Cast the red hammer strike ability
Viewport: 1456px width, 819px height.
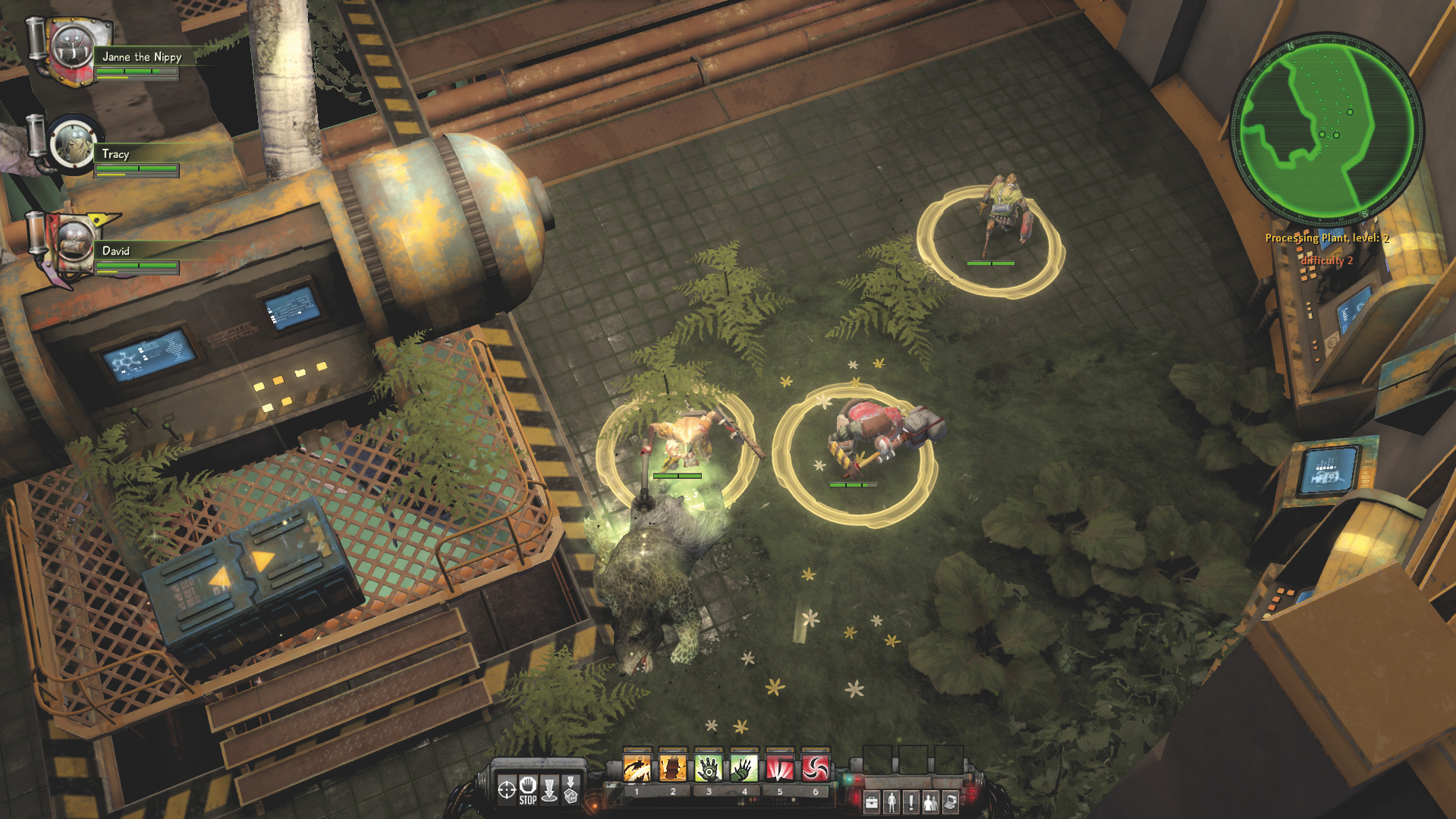(779, 768)
